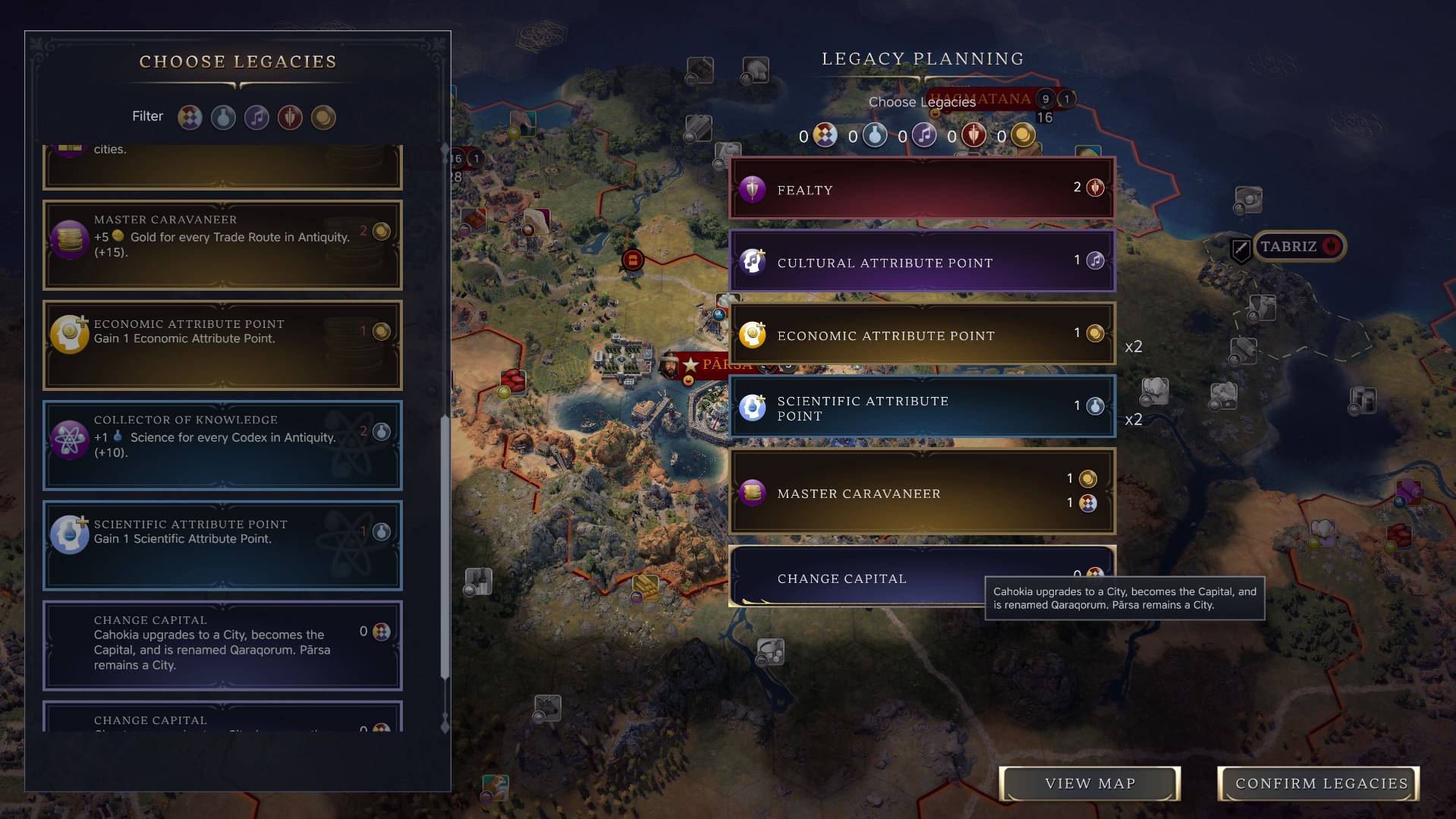Click the planned Master Caravaneer entry
The width and height of the screenshot is (1456, 819).
tap(921, 493)
